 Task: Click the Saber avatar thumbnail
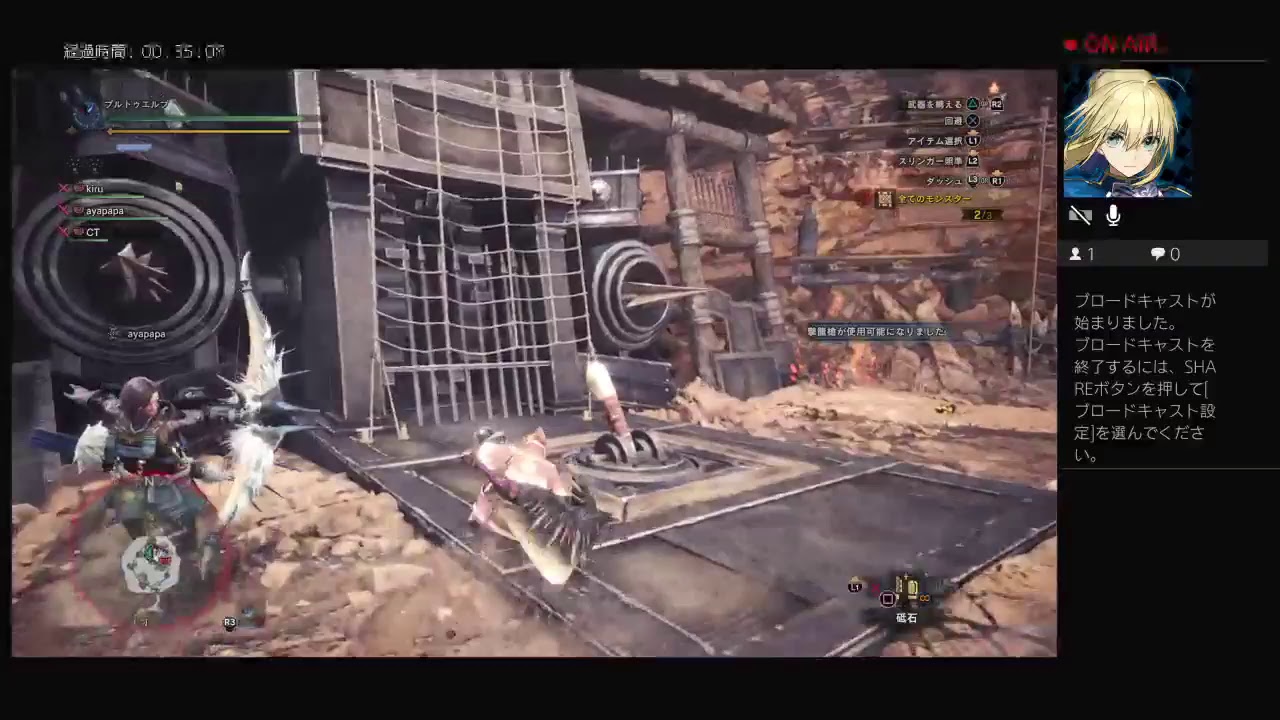click(x=1128, y=133)
